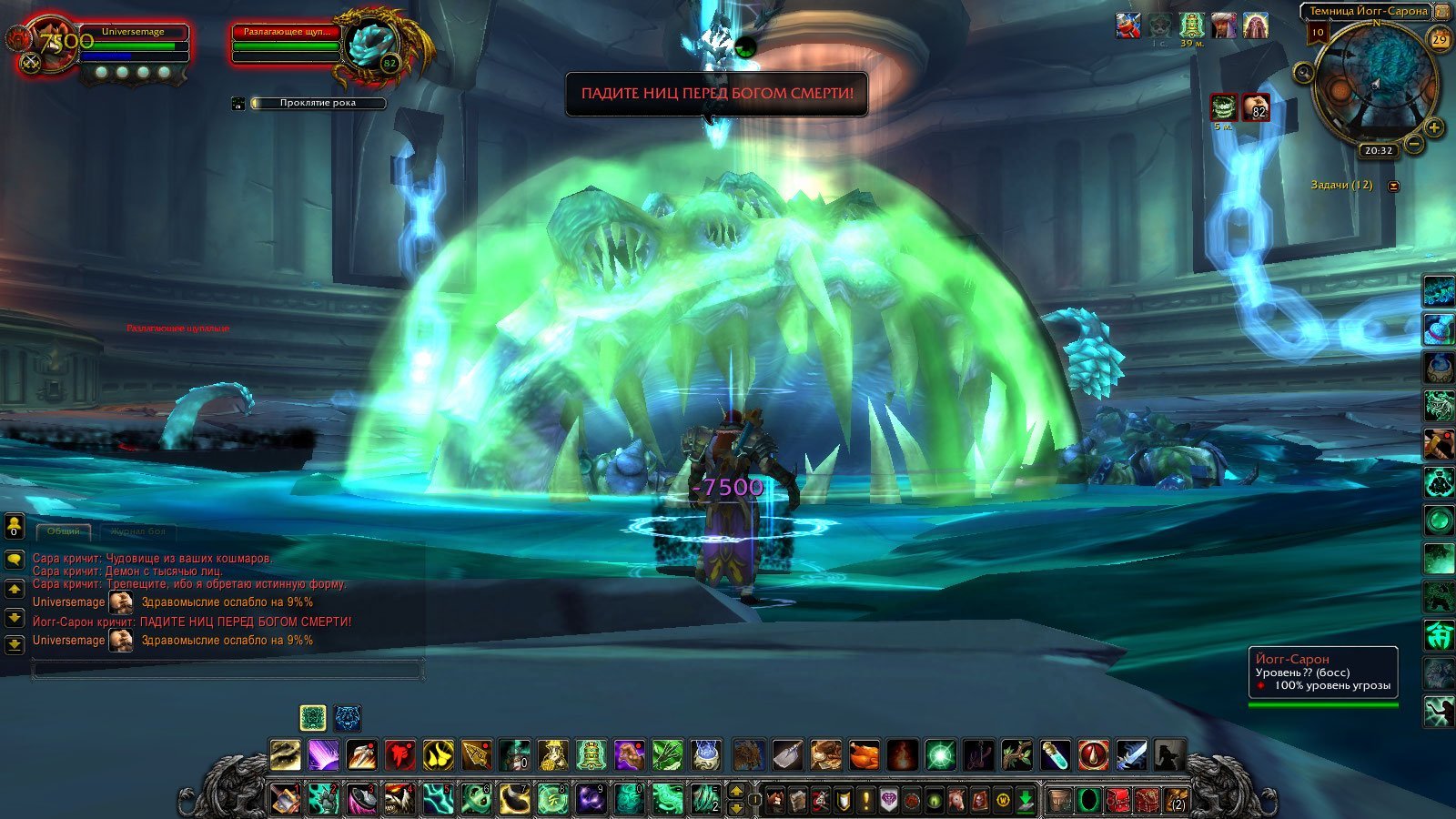Click the yellow exclamation quest log button
The width and height of the screenshot is (1456, 819).
(x=866, y=801)
